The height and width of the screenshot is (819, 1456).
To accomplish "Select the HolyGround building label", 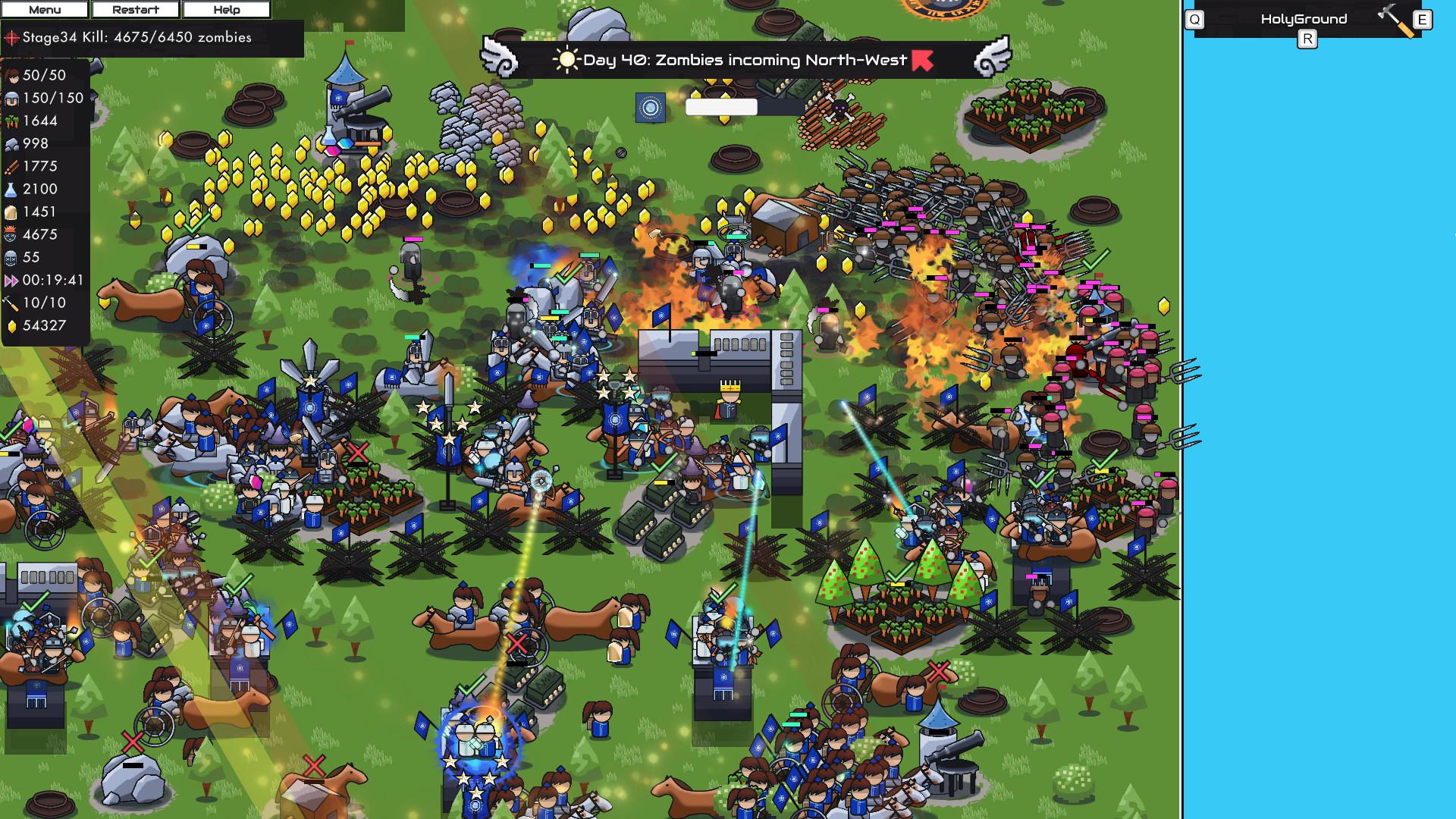I will tap(1304, 19).
